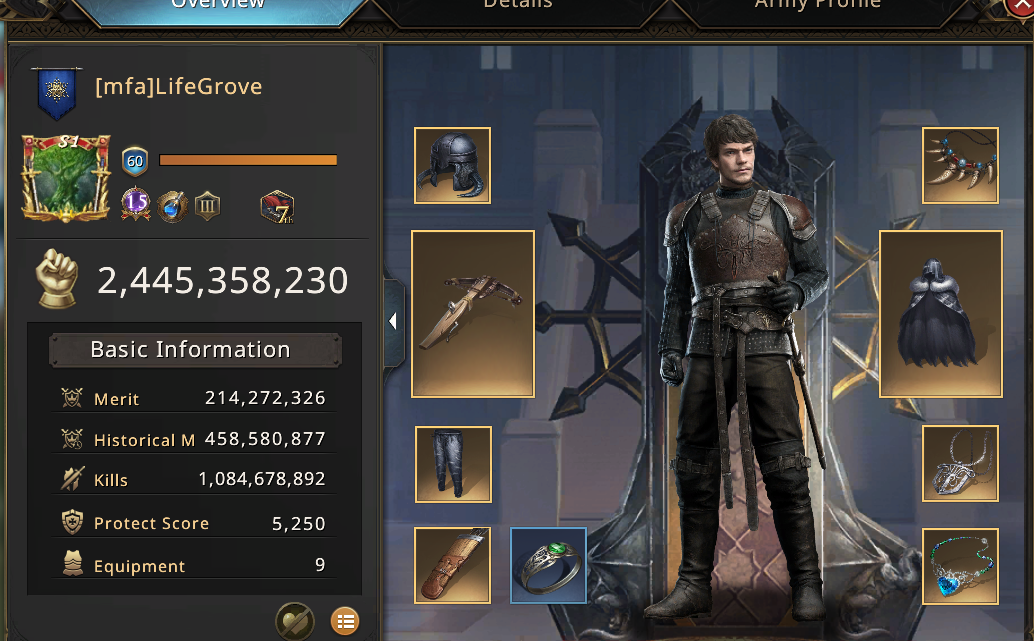Close the player profile window
The width and height of the screenshot is (1034, 641).
tap(1022, 6)
